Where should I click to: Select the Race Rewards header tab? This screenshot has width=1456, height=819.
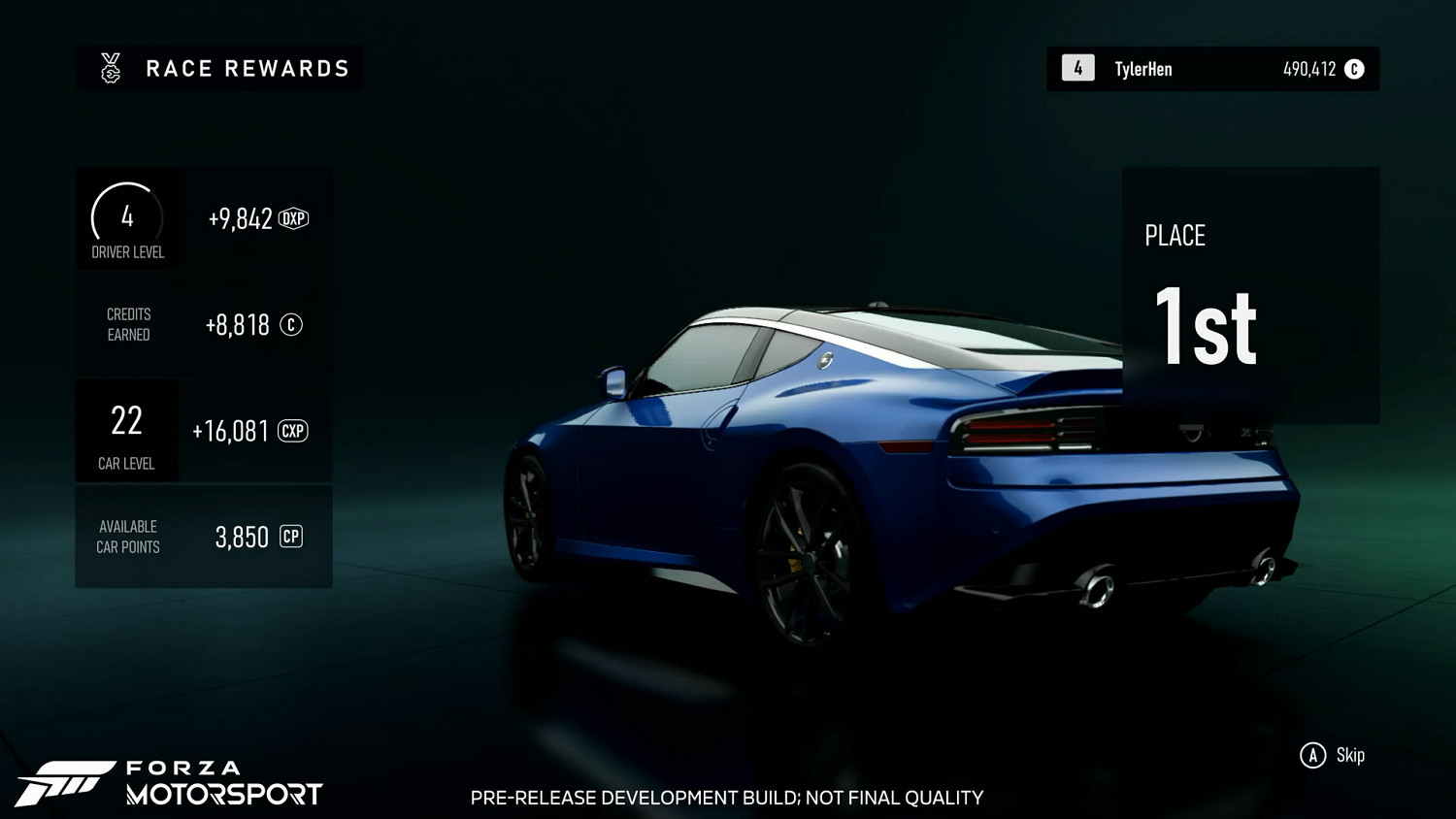coord(219,68)
